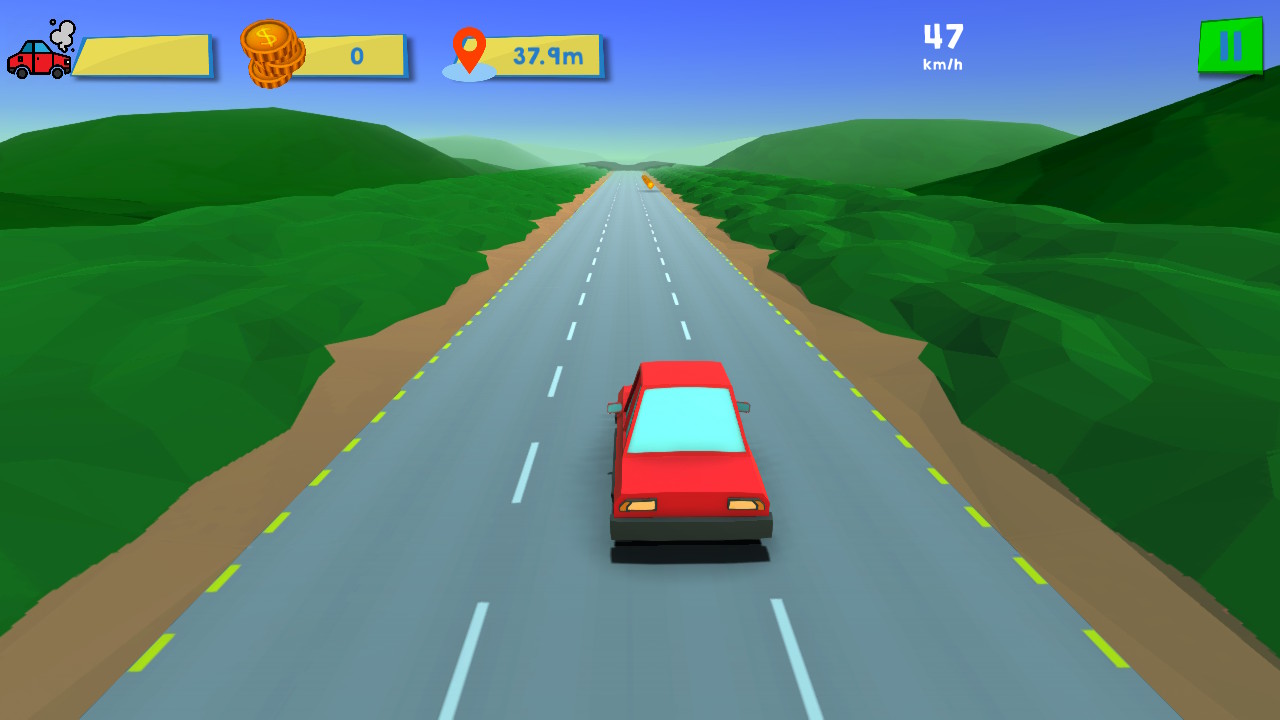
Task: Click the smoking car damage icon
Action: (40, 52)
